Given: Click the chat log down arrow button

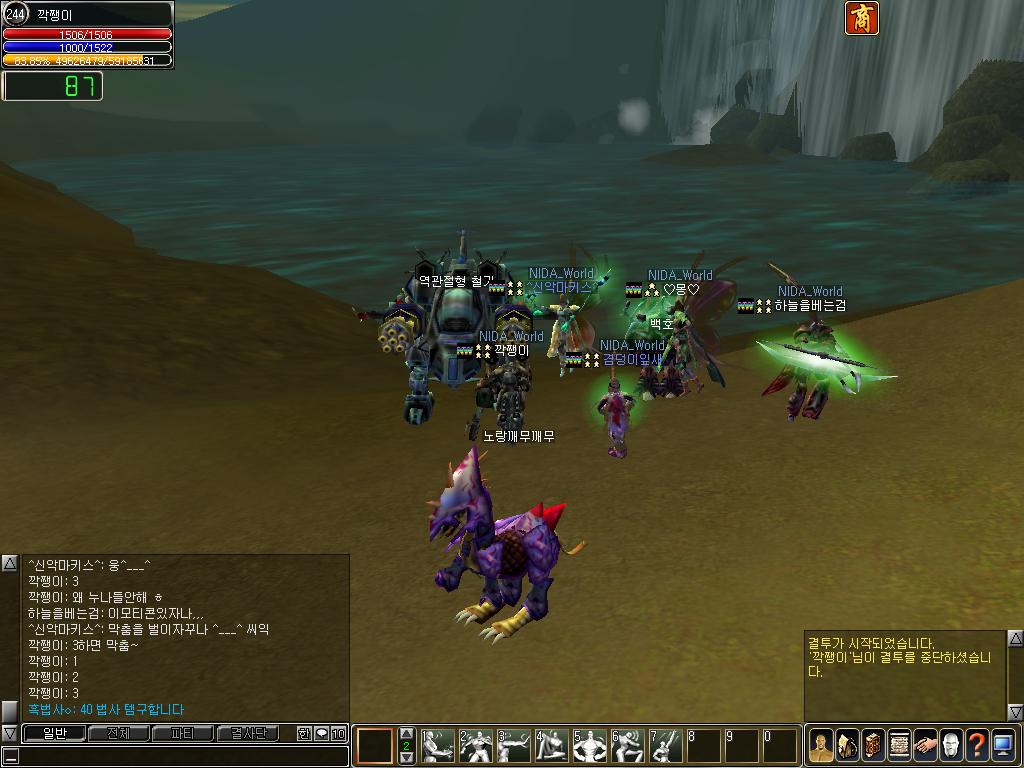Looking at the screenshot, I should pos(9,733).
